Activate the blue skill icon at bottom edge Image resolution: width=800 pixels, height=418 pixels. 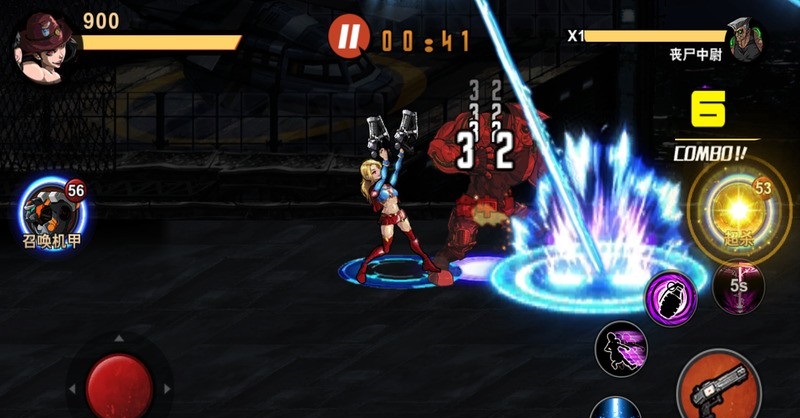pyautogui.click(x=615, y=408)
